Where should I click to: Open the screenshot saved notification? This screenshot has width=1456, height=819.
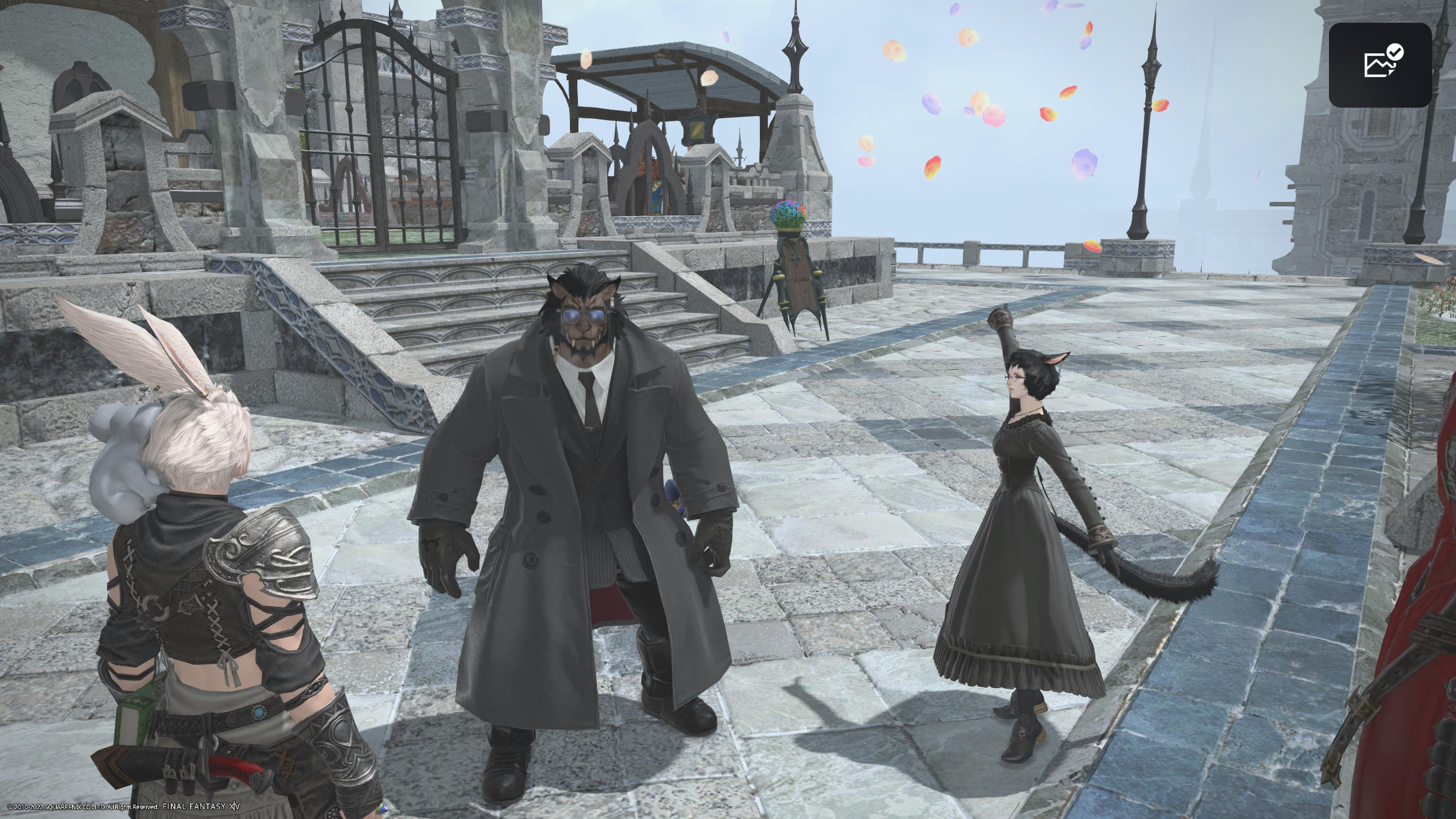click(1380, 64)
